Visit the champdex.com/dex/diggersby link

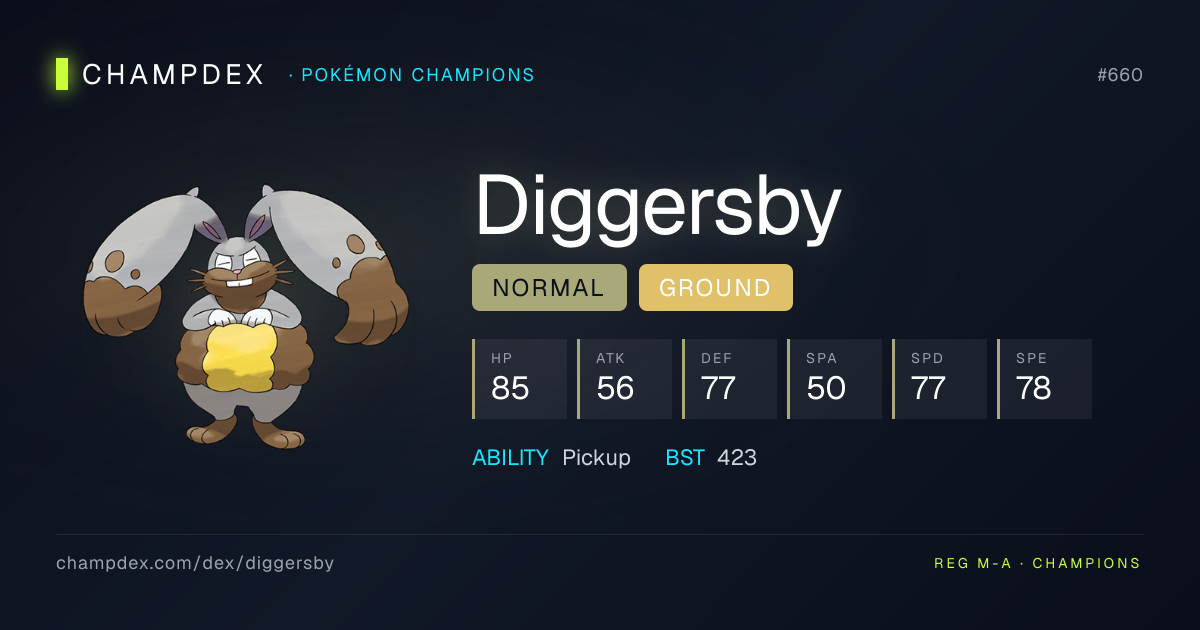point(195,563)
